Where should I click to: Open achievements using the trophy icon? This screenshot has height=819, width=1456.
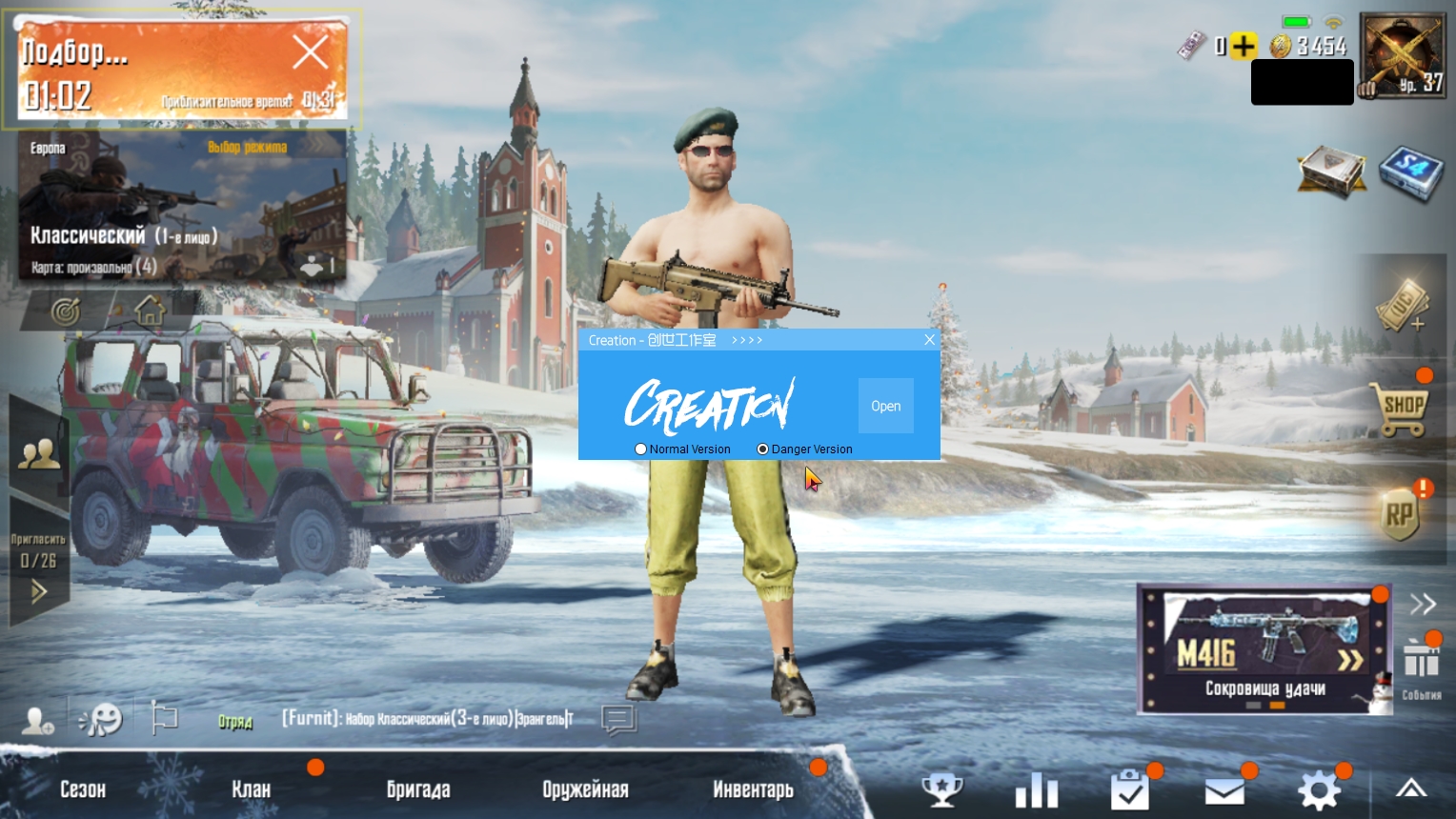tap(941, 789)
